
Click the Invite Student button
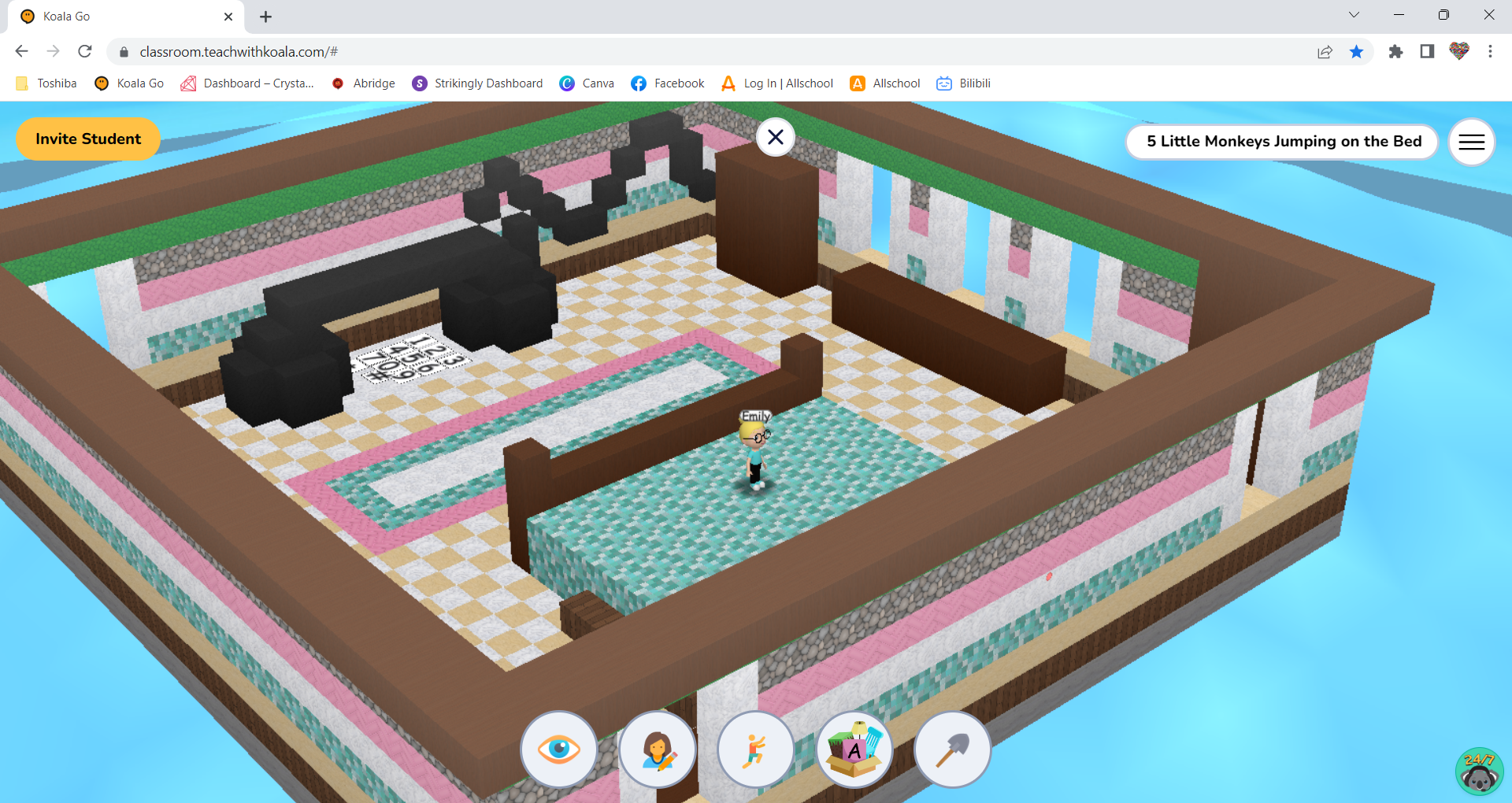pos(87,139)
